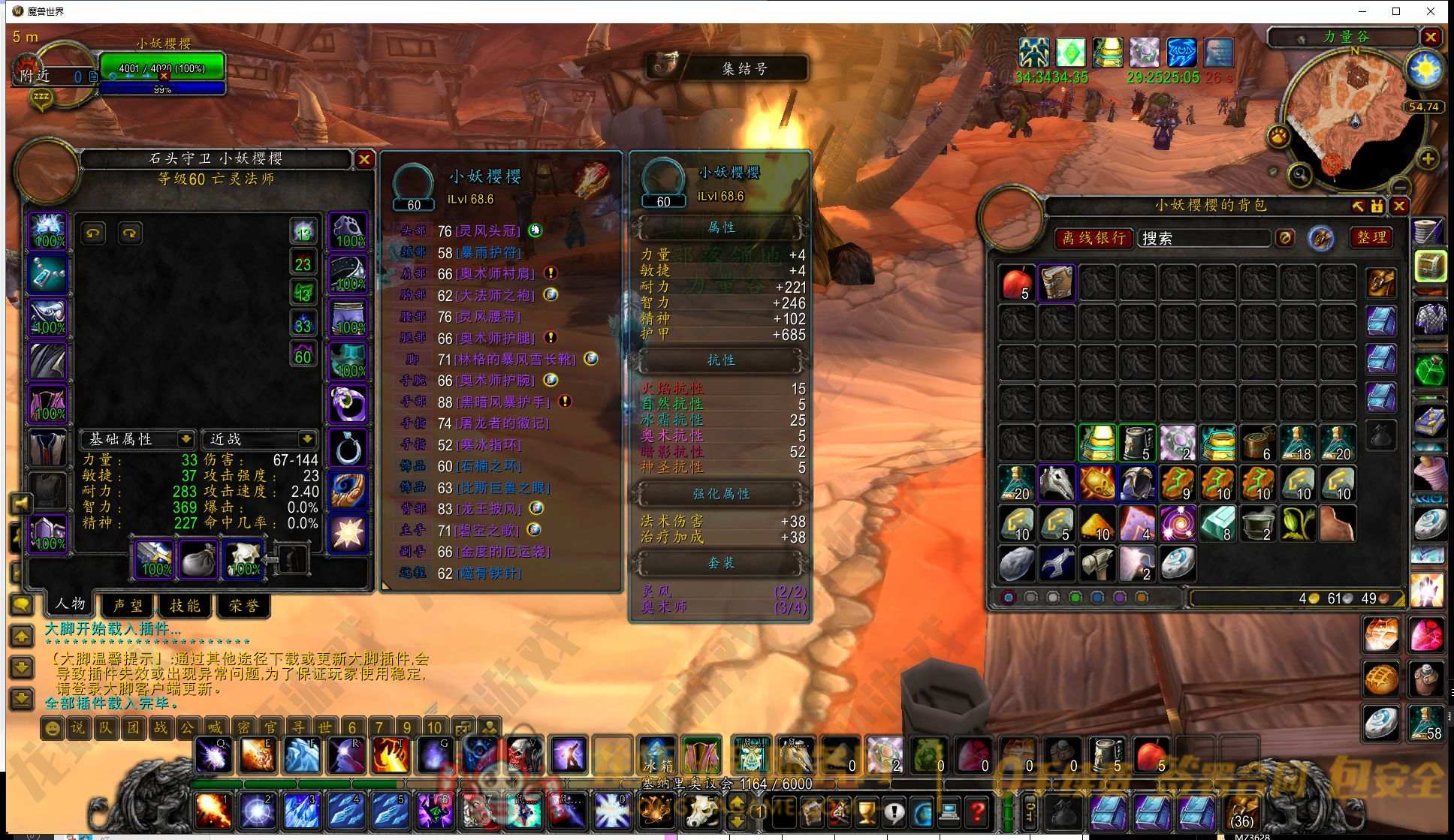Open the 近战 melee stats dropdown

[307, 438]
